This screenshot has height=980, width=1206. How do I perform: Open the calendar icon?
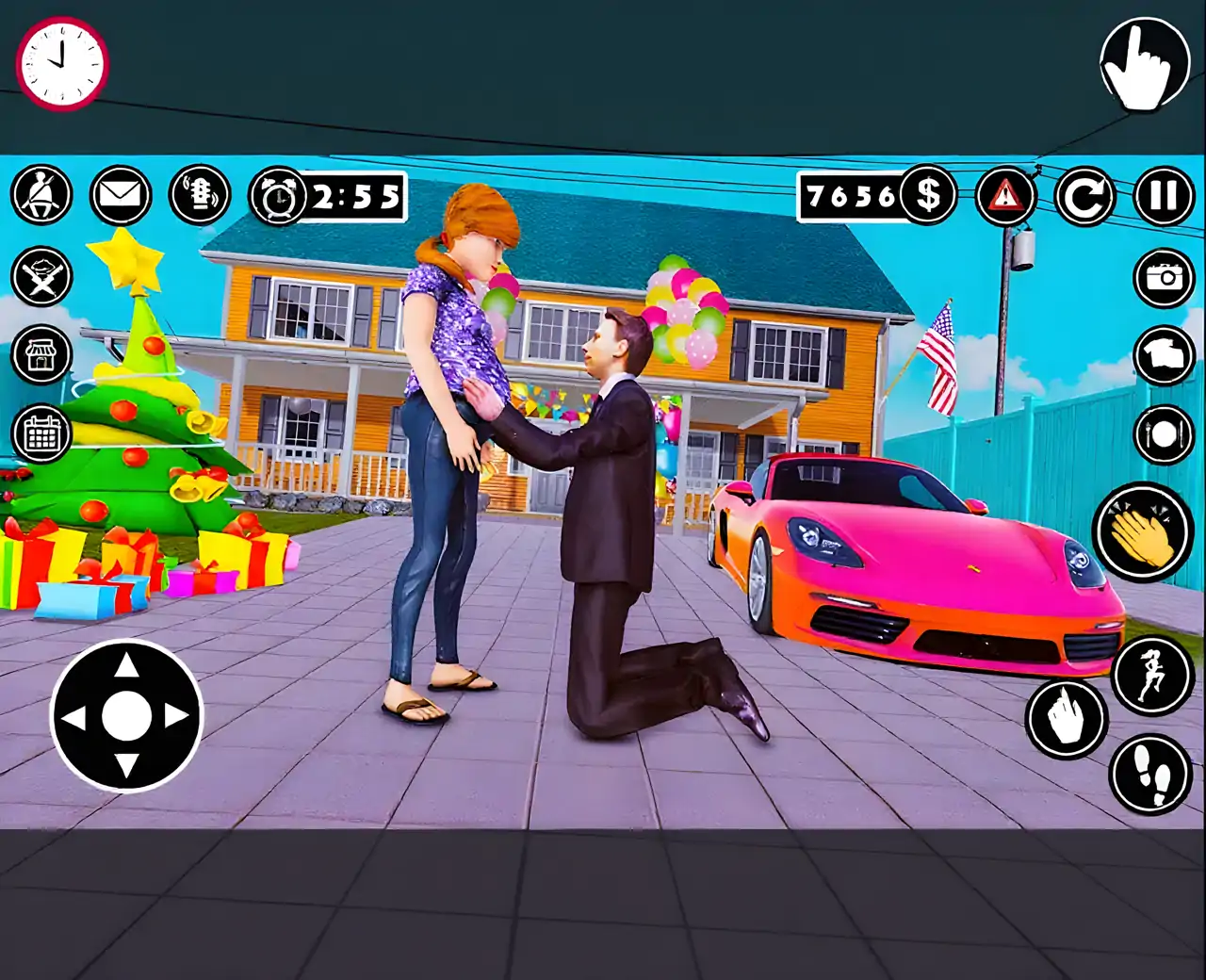41,434
